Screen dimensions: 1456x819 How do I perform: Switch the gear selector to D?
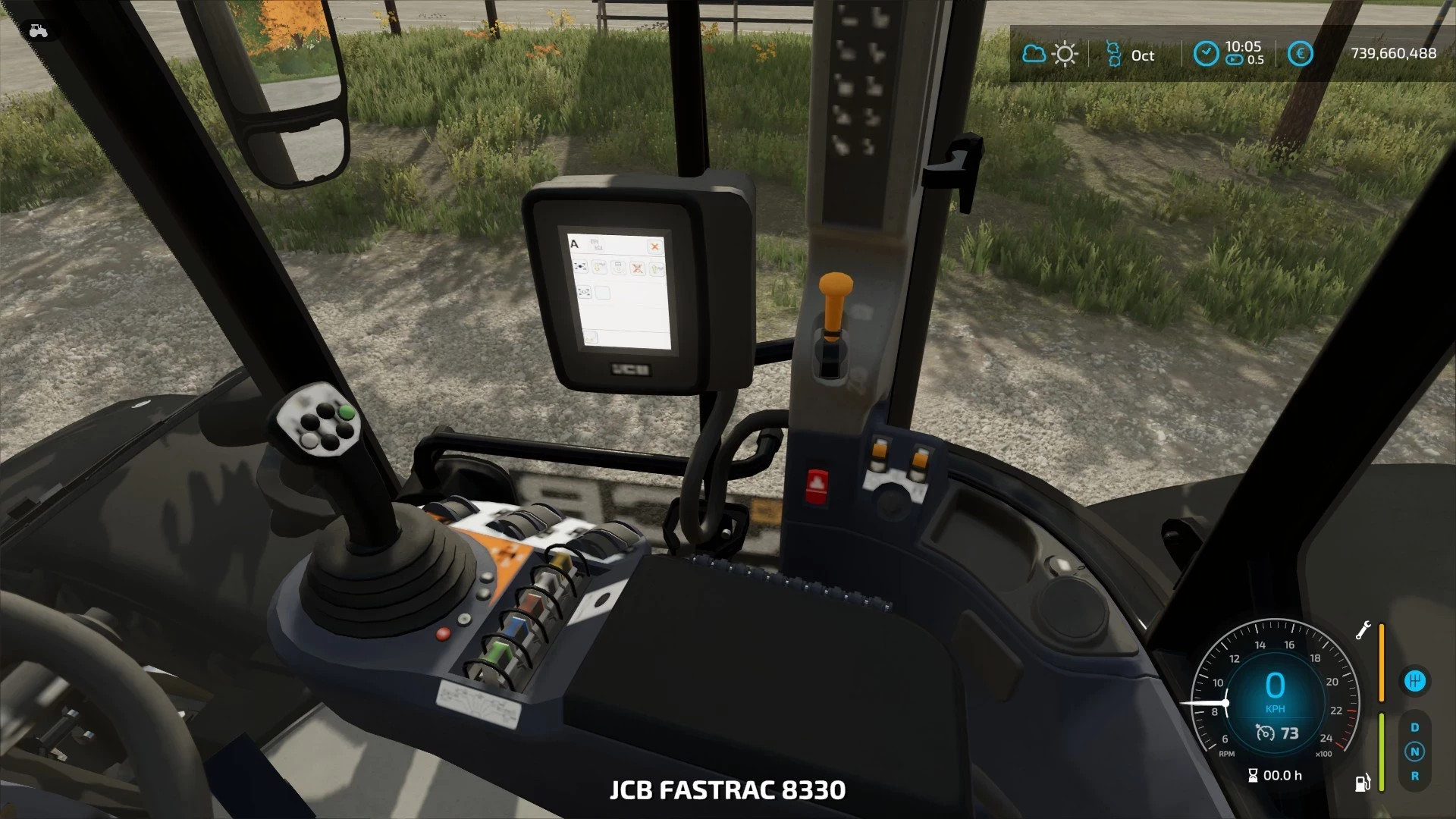coord(1414,727)
